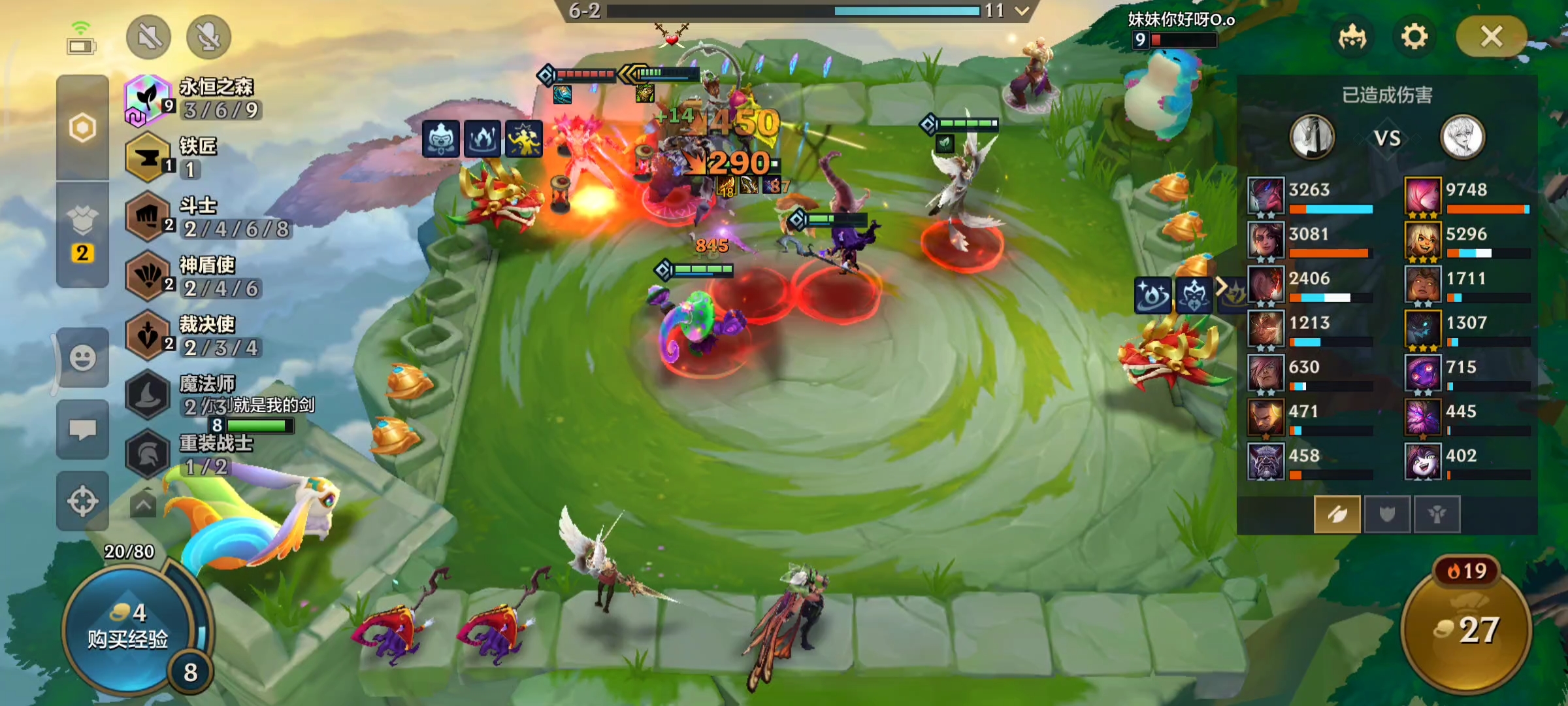Toggle the muted speaker button
This screenshot has width=1568, height=706.
[x=149, y=37]
